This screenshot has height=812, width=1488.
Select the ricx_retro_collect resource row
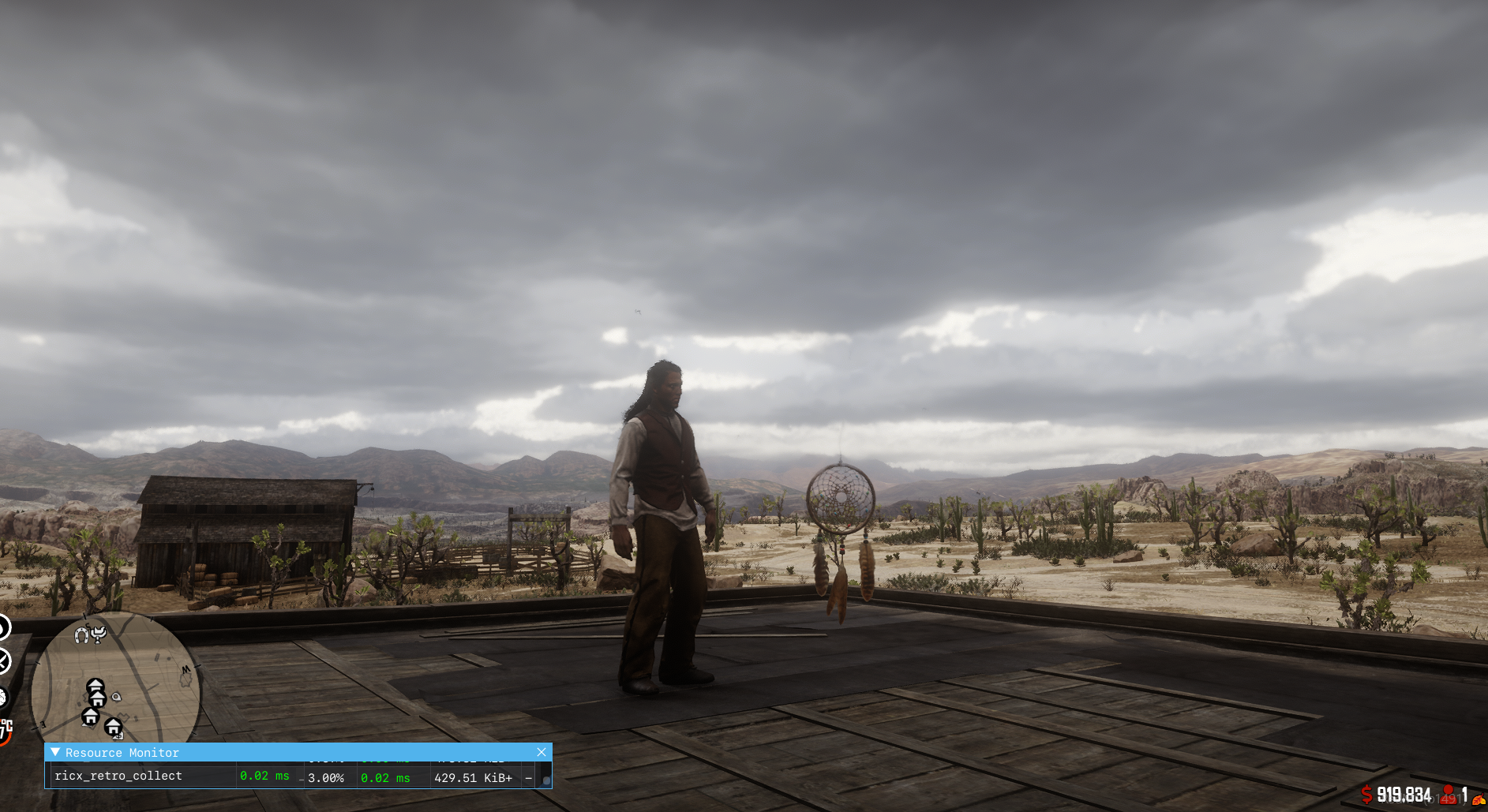118,776
